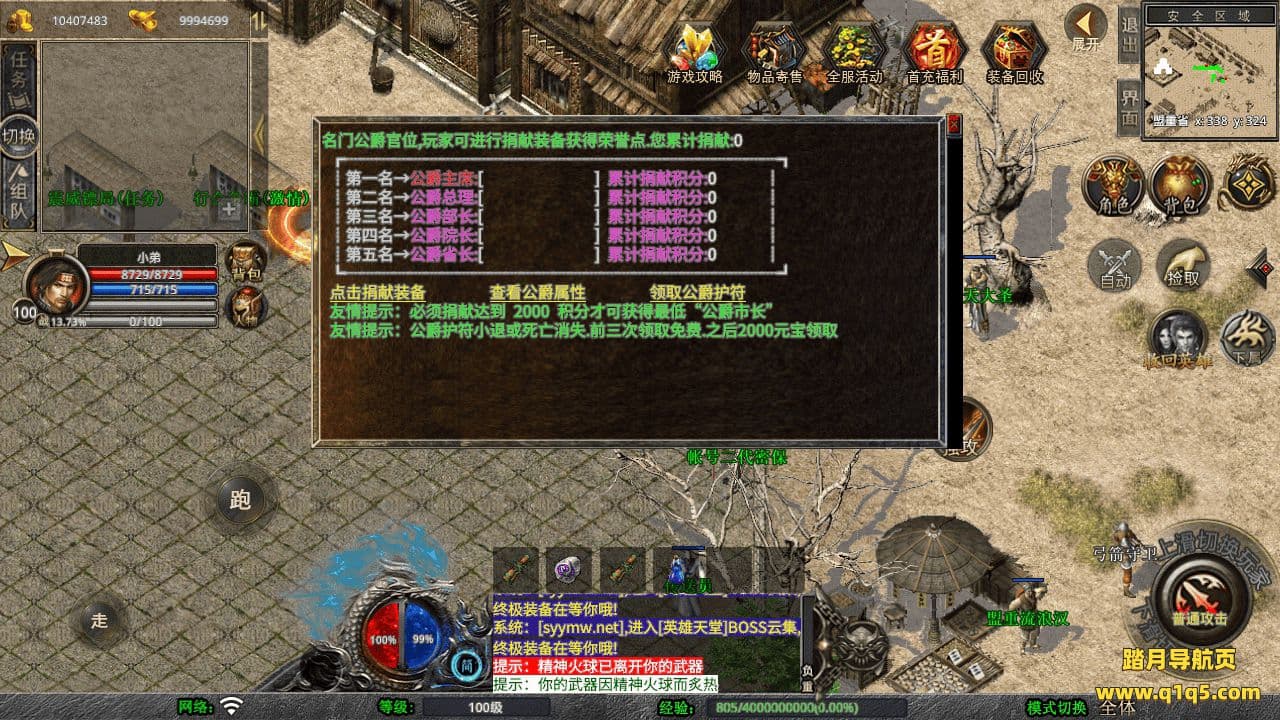Select the 退出 exit tab
This screenshot has width=1280, height=720.
(1129, 35)
